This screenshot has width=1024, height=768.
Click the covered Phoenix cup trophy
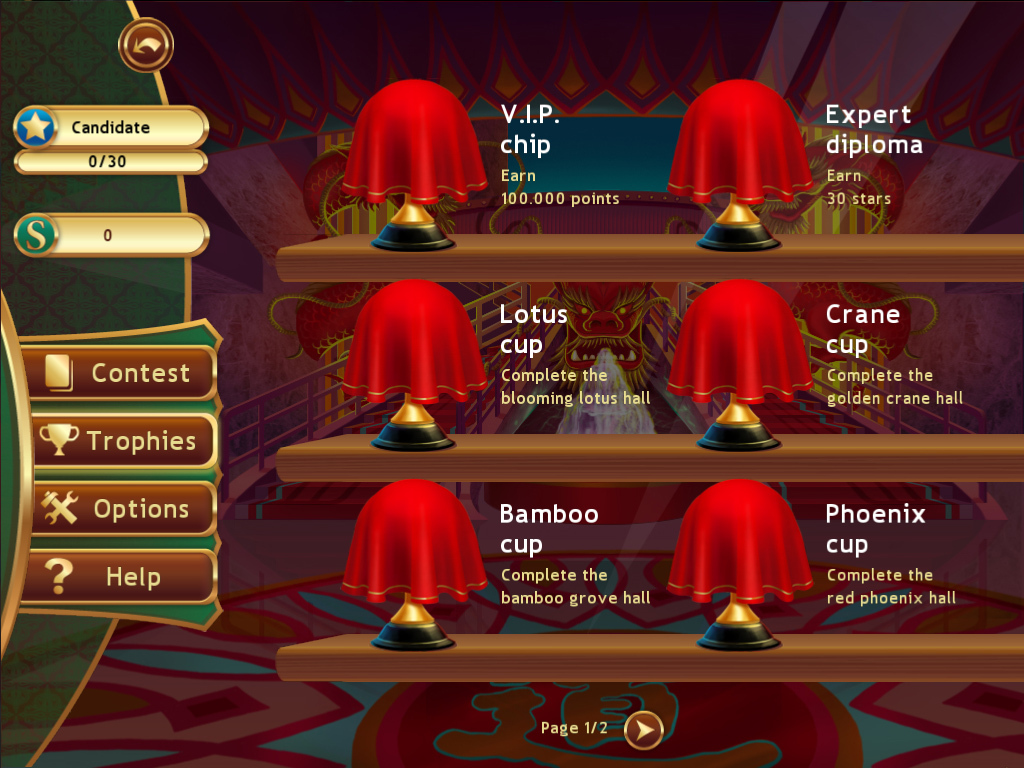point(739,560)
